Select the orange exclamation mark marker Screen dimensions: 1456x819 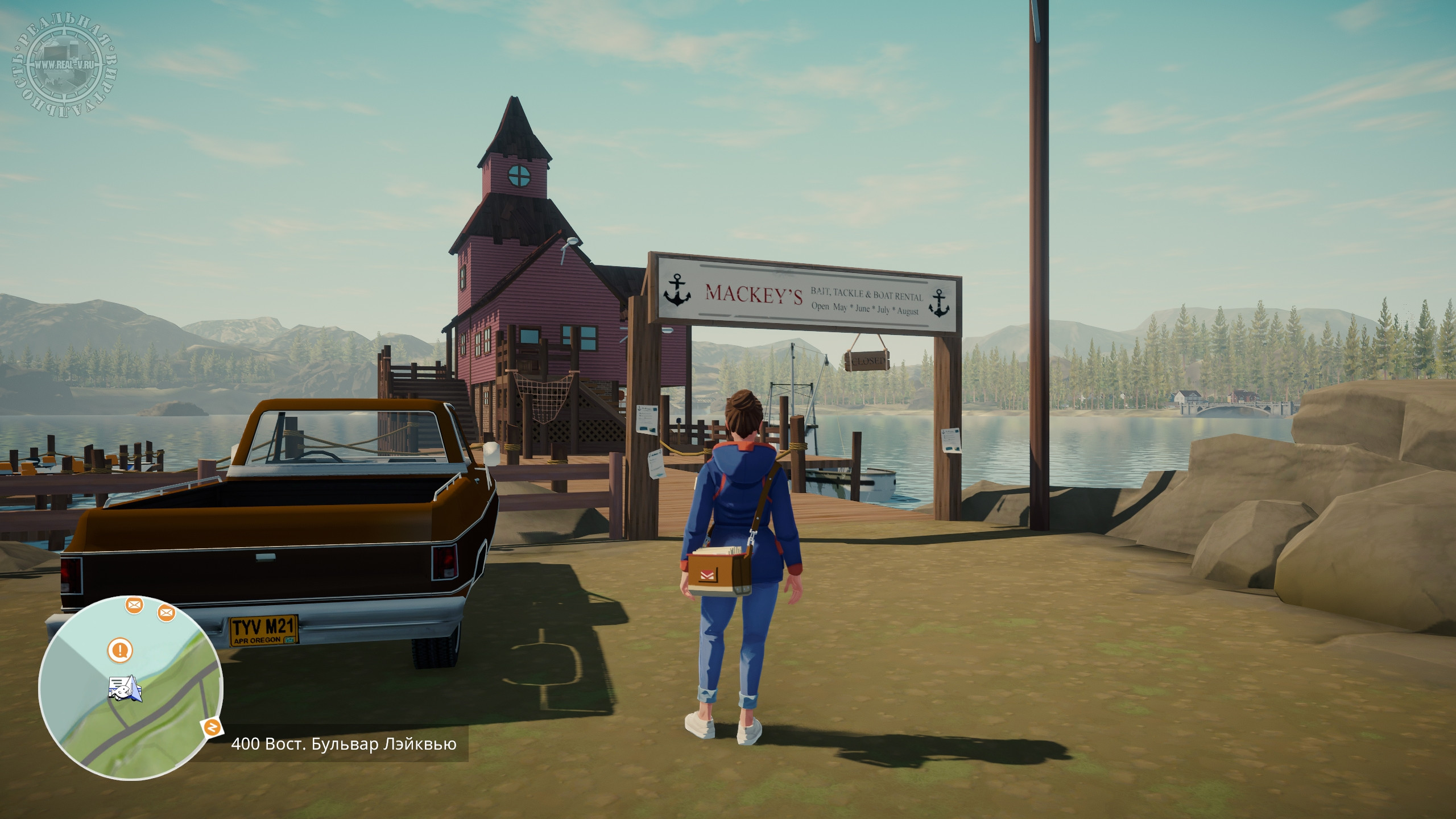tap(120, 650)
